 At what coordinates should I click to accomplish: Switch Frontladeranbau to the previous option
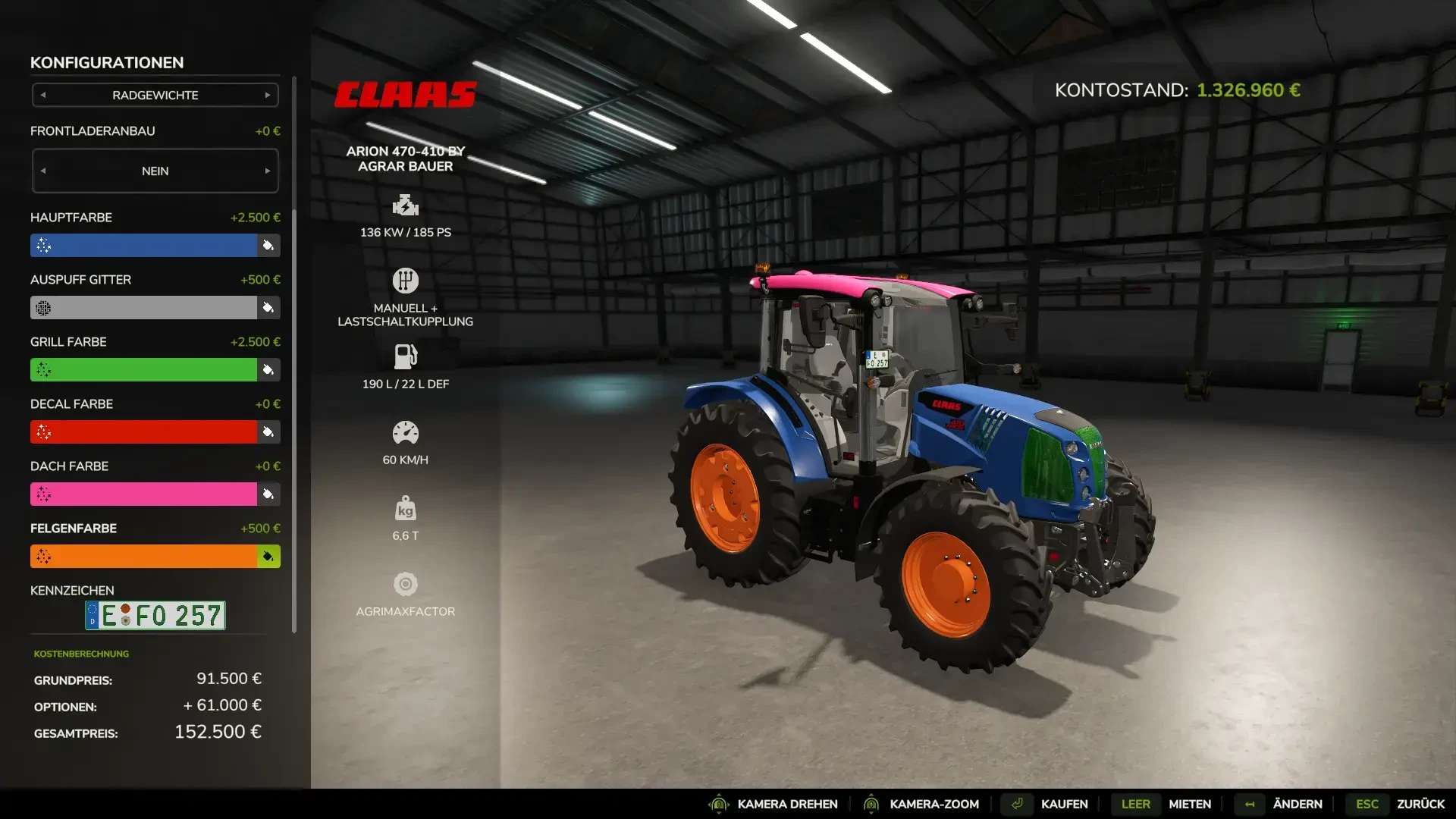(43, 171)
